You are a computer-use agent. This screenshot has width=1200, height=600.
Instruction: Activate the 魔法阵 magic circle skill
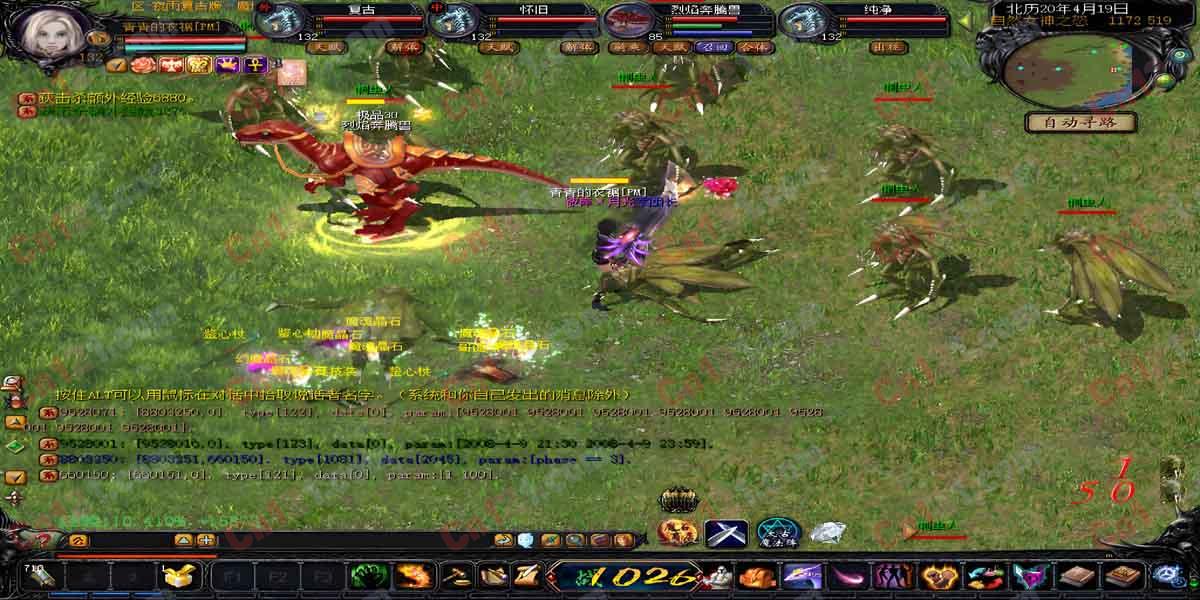pos(777,533)
